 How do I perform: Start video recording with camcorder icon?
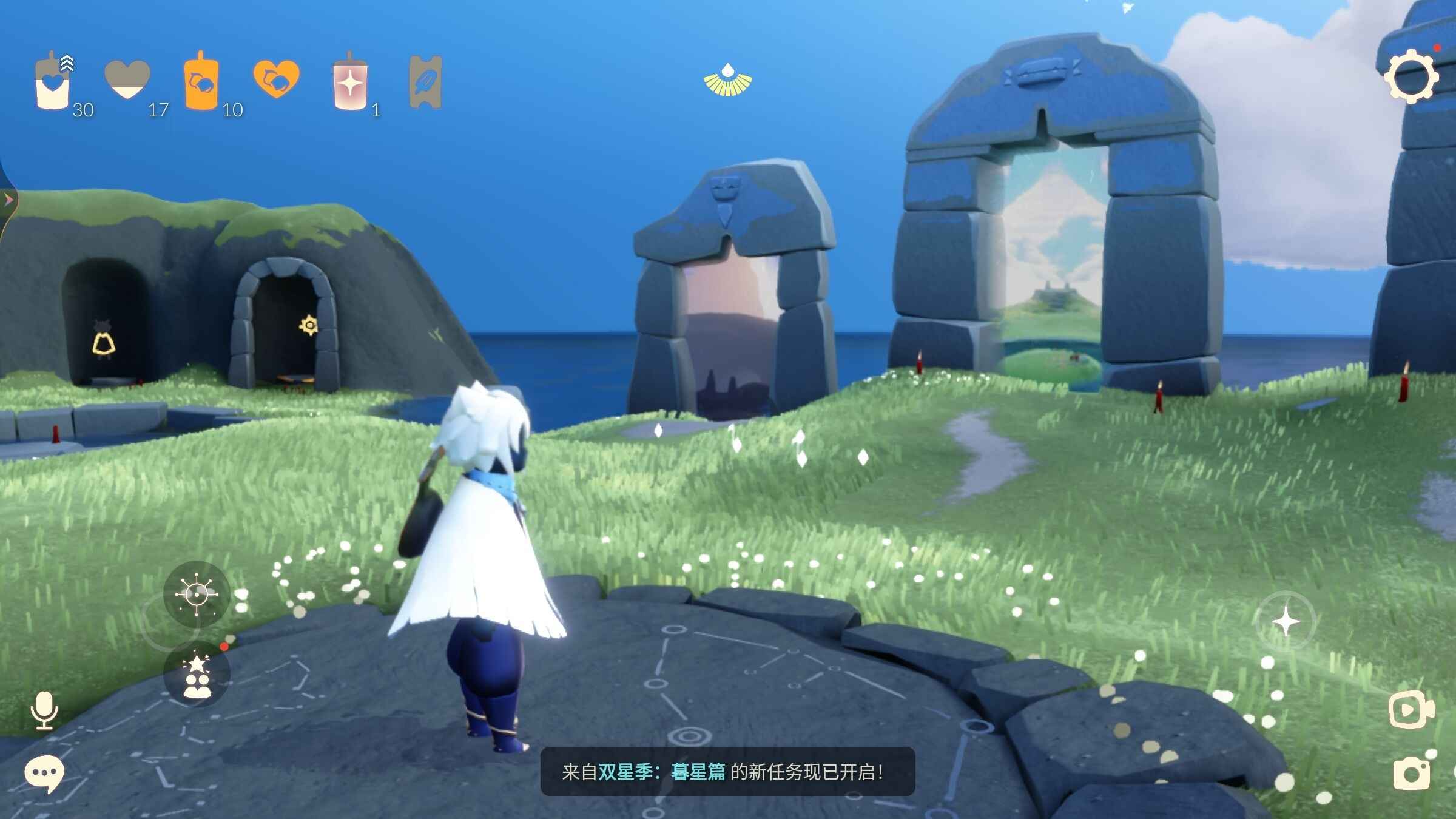click(1411, 709)
